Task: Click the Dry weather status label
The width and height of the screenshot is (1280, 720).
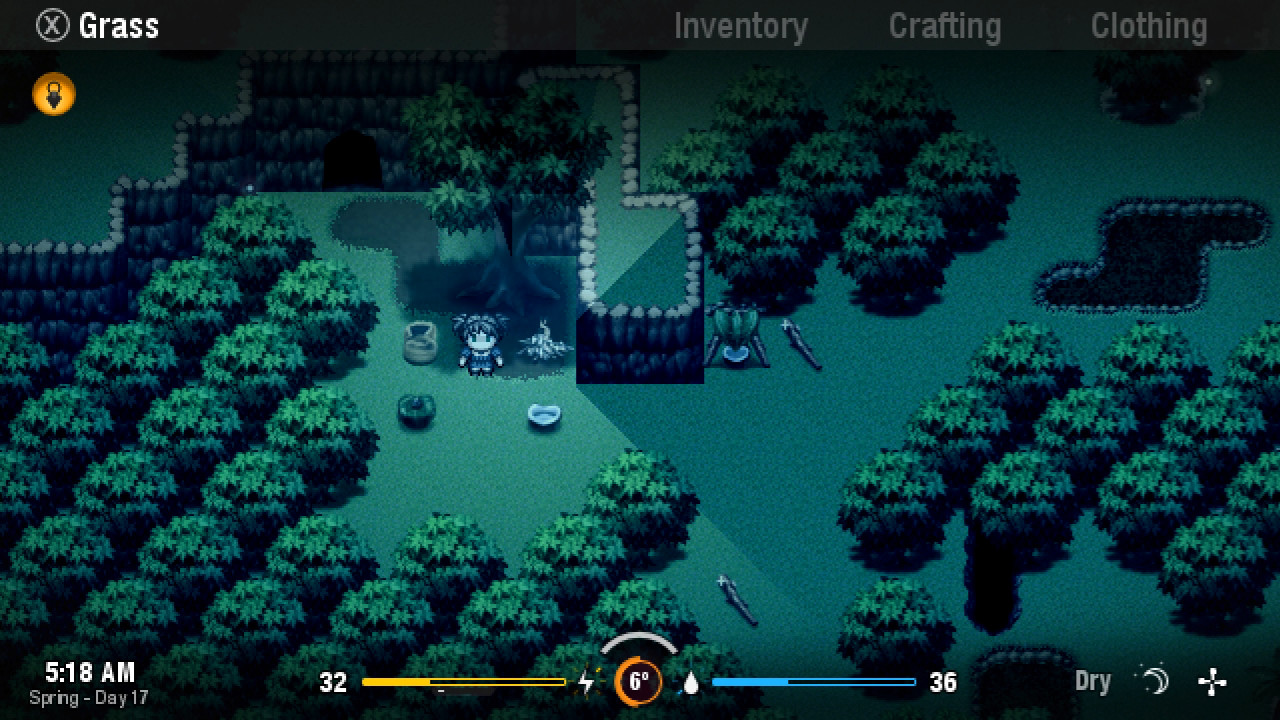Action: point(1092,681)
